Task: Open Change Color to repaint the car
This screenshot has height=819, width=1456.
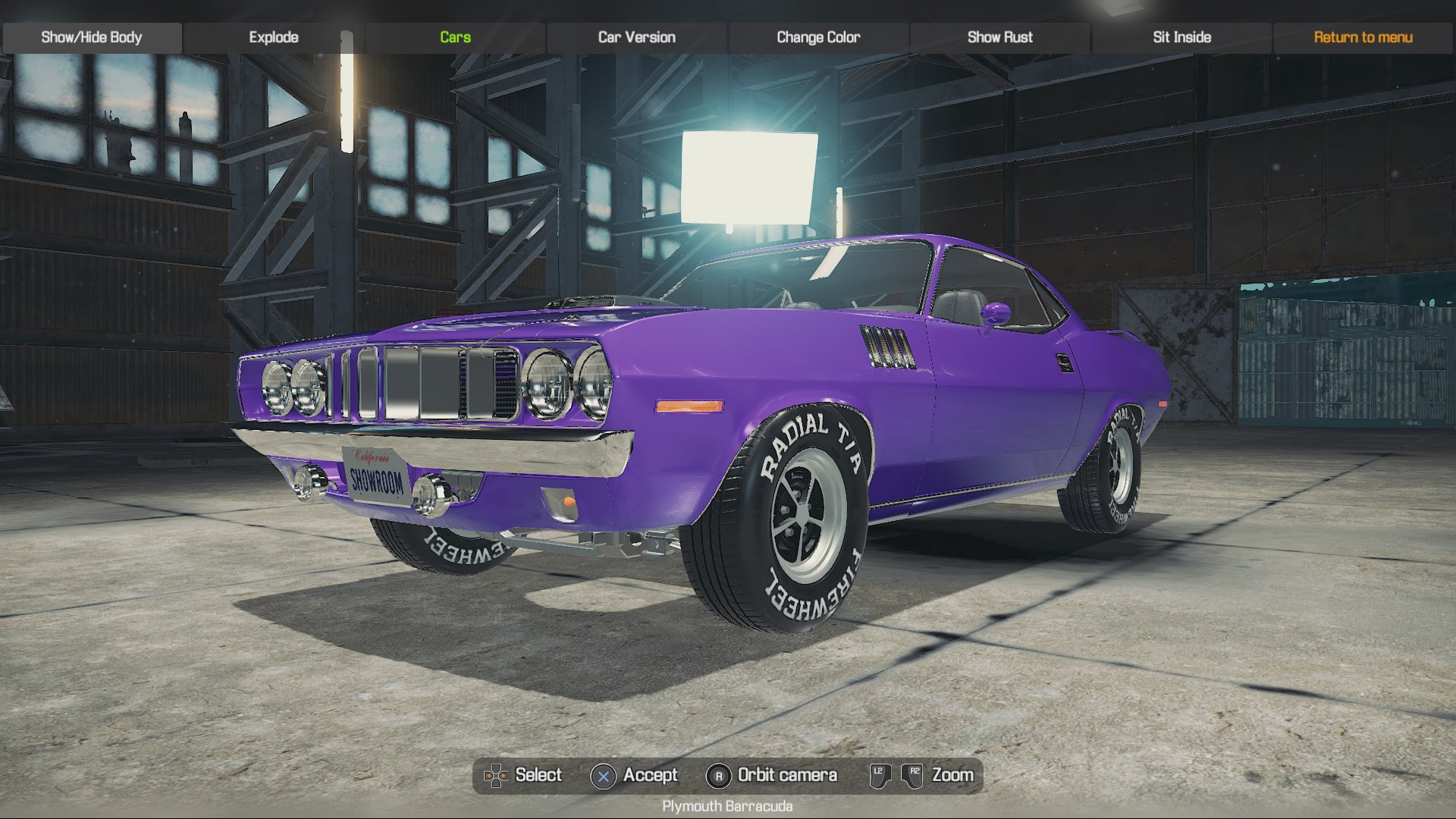Action: click(x=817, y=36)
